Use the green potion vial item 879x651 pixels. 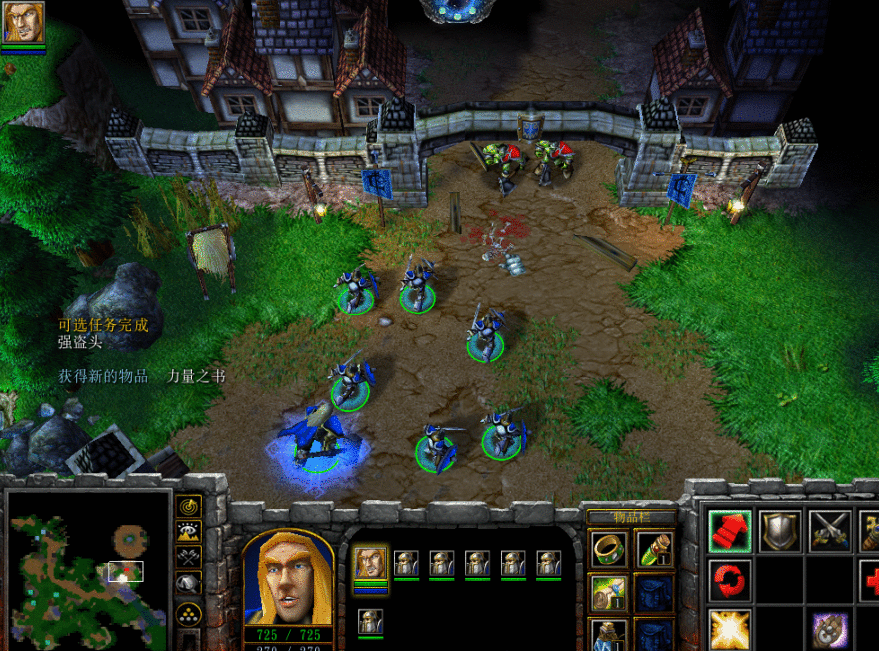(x=653, y=547)
